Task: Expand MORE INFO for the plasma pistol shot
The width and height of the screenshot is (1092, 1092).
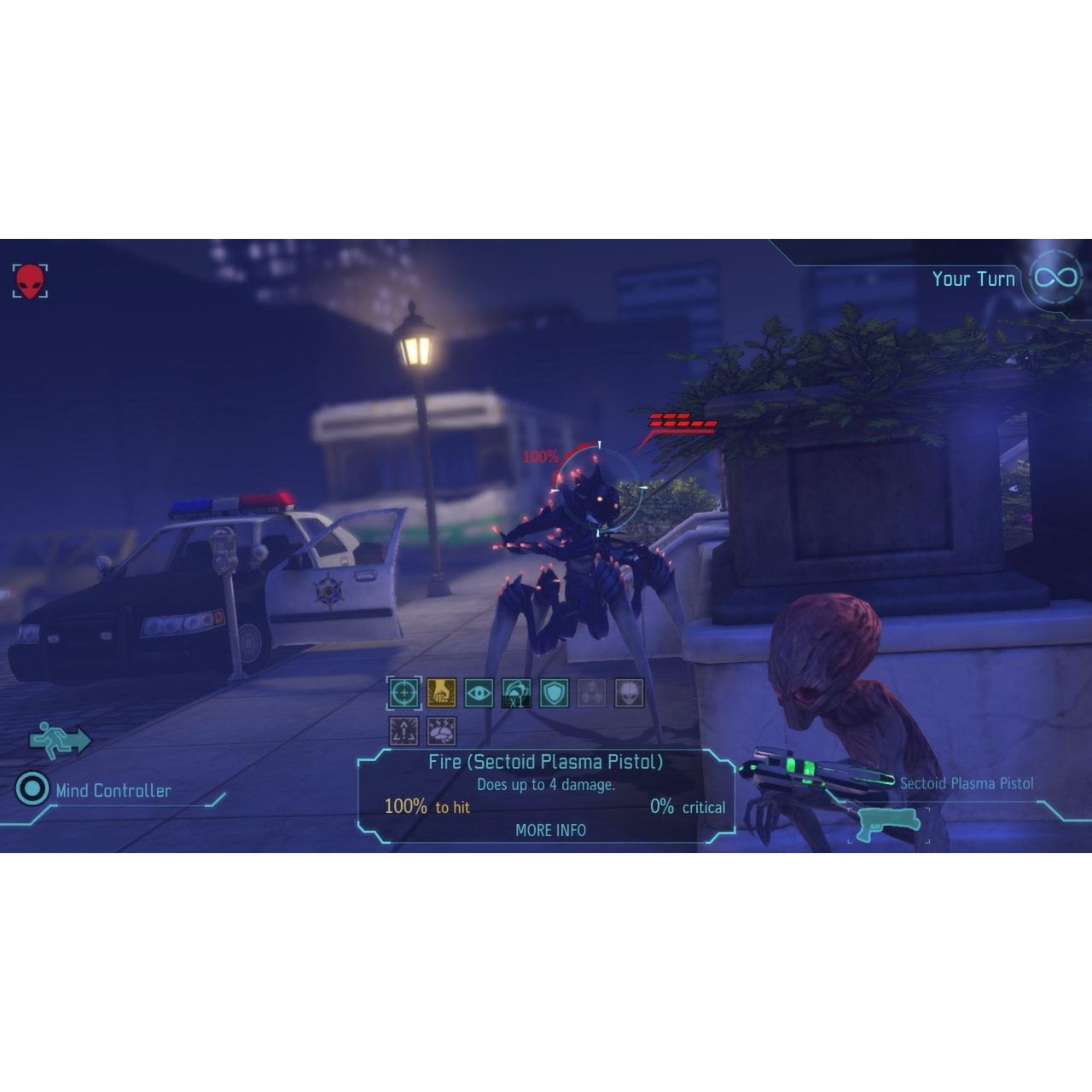Action: point(551,830)
